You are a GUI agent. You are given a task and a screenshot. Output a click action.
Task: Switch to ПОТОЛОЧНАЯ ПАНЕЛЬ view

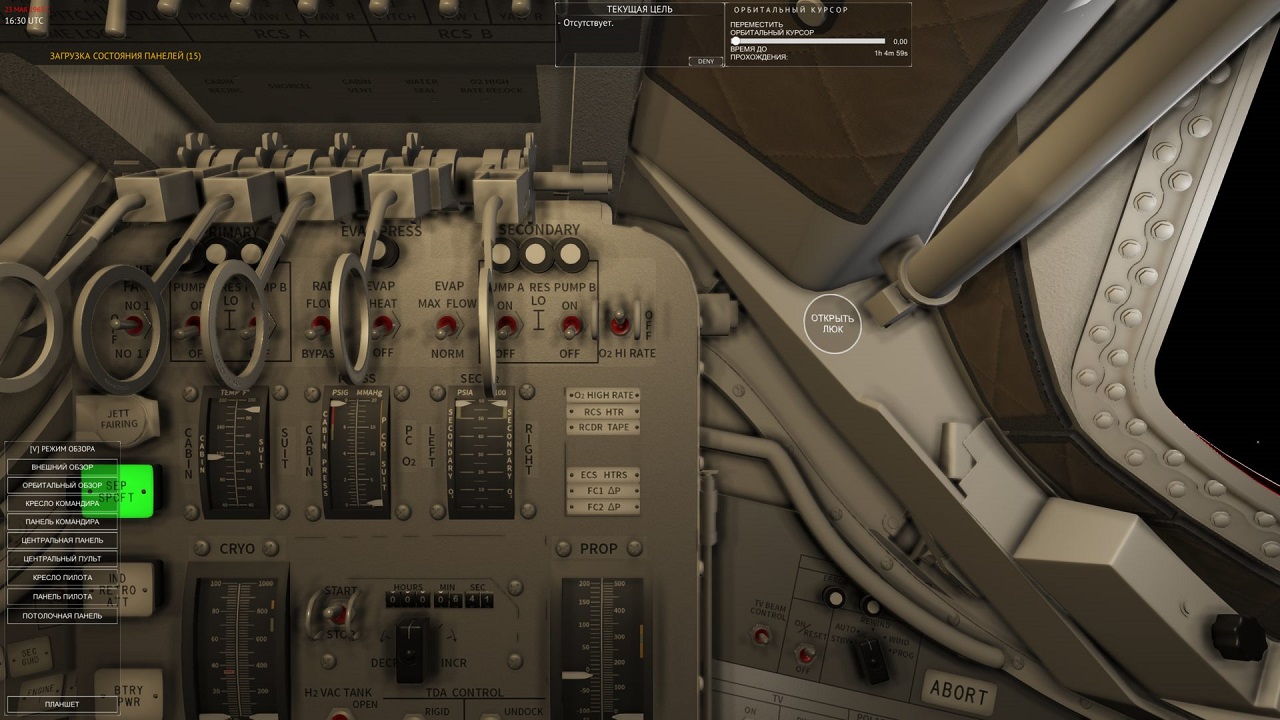tap(62, 615)
